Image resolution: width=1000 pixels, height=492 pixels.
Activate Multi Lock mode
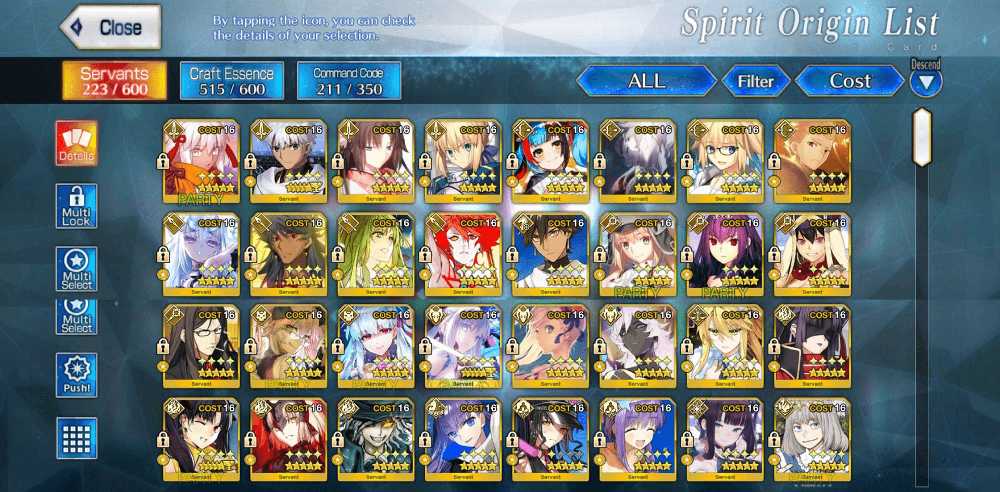point(77,206)
